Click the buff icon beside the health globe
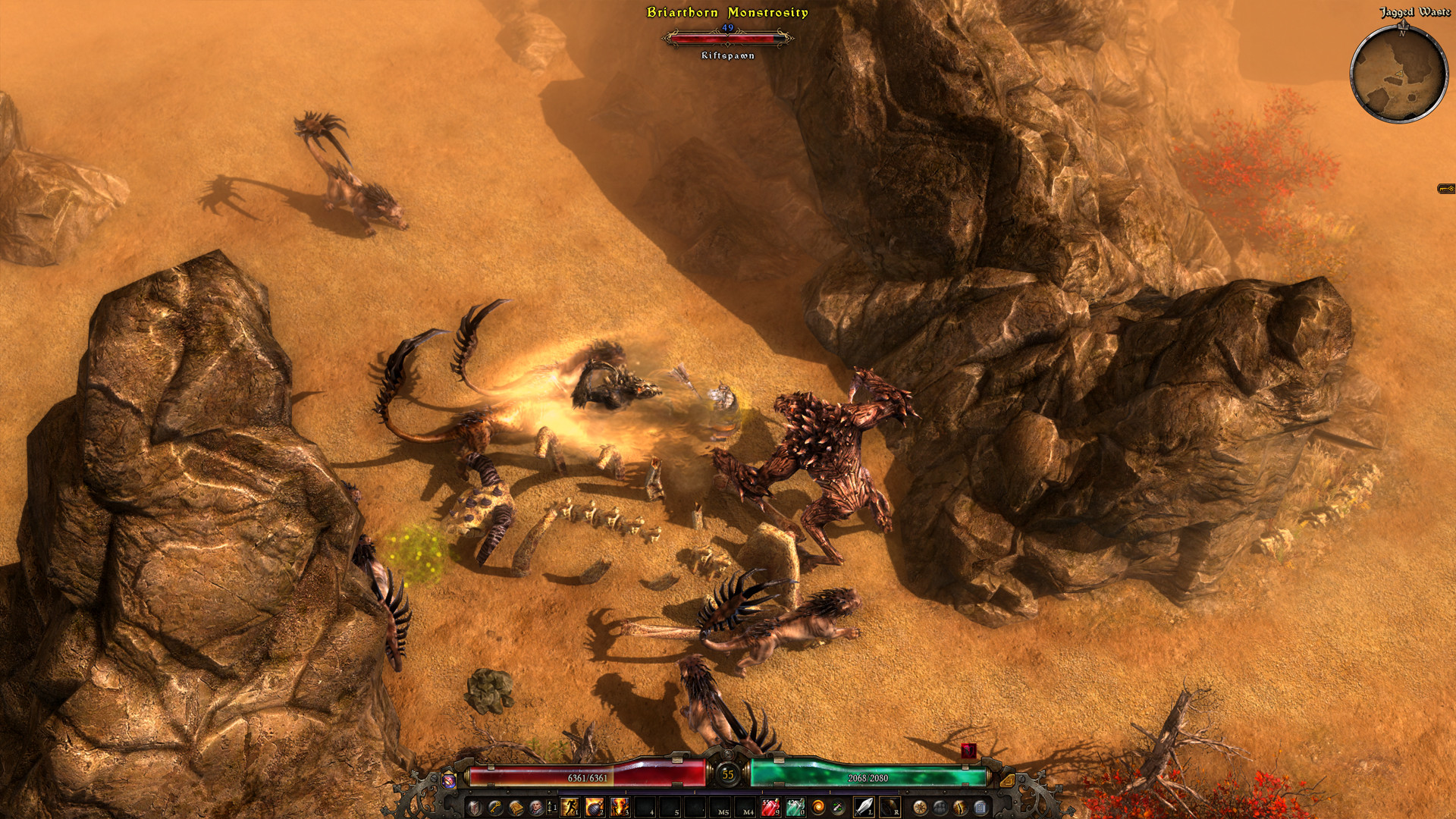This screenshot has width=1456, height=819. tap(448, 780)
